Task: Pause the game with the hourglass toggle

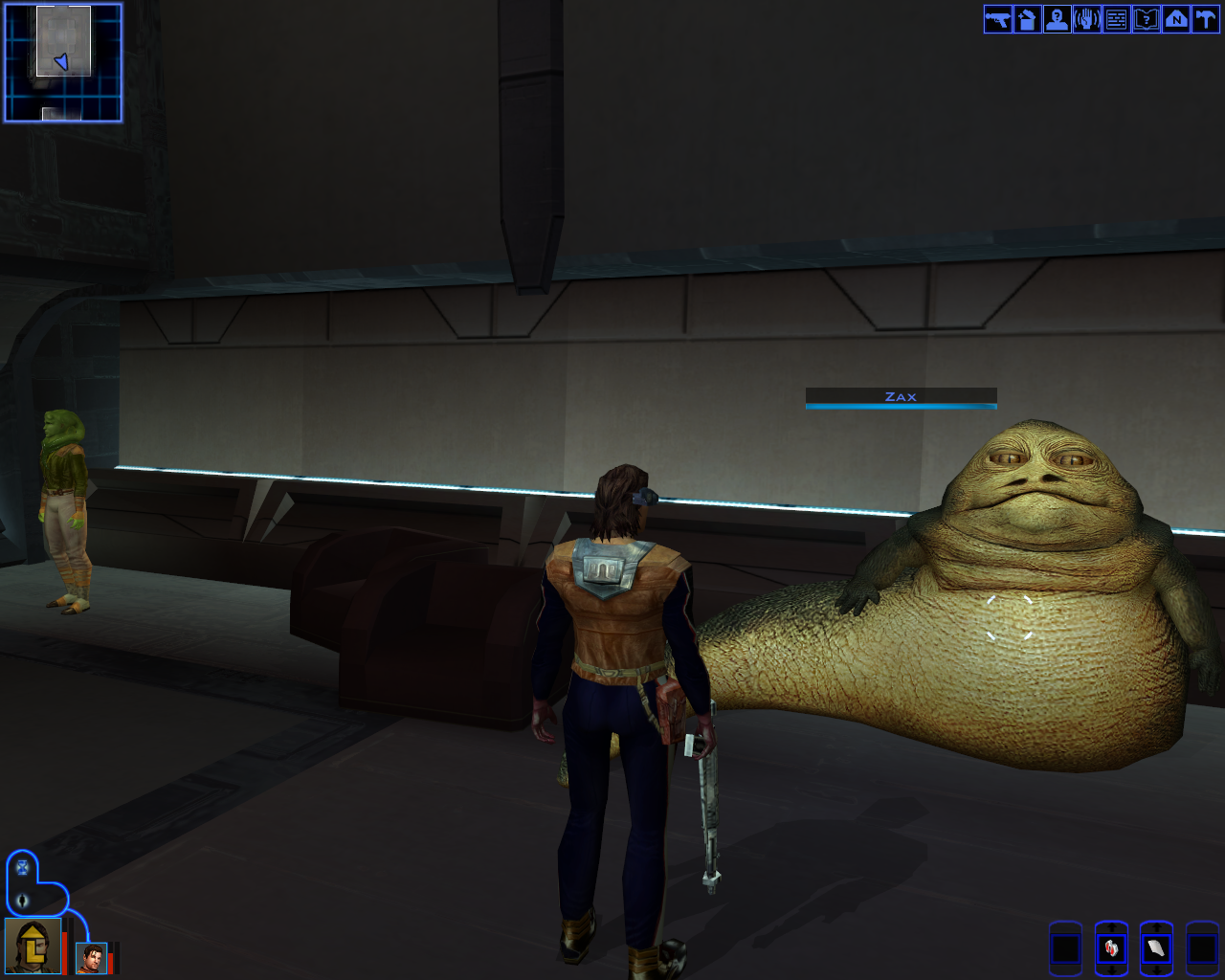Action: (x=22, y=867)
